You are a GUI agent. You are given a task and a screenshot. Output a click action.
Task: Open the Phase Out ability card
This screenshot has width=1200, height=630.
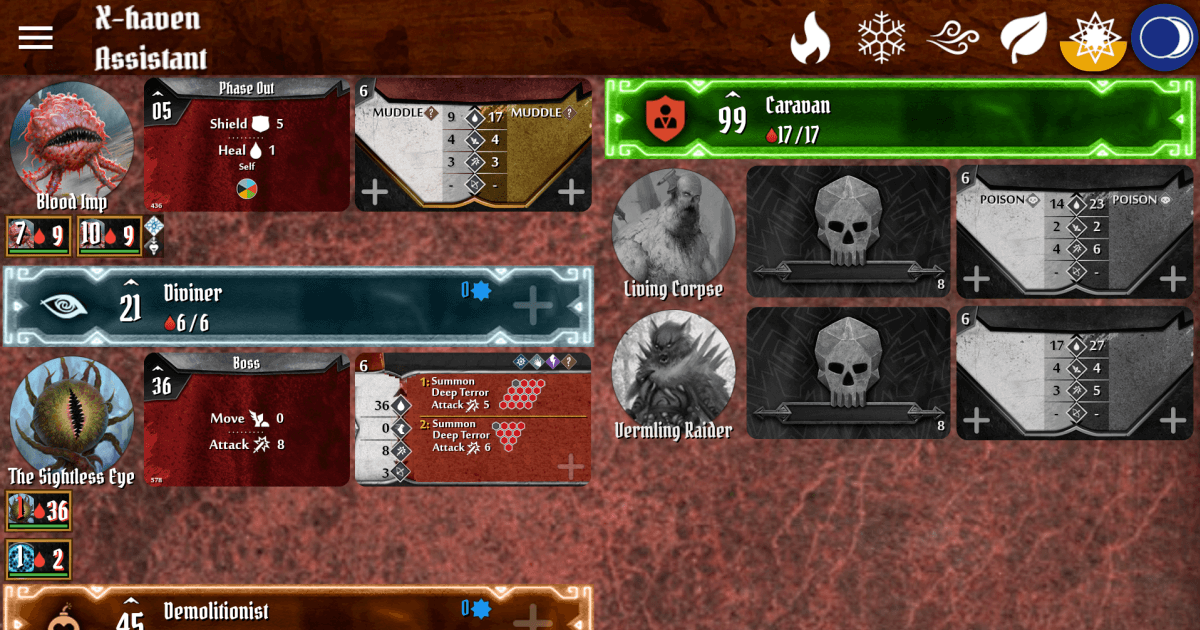(247, 145)
